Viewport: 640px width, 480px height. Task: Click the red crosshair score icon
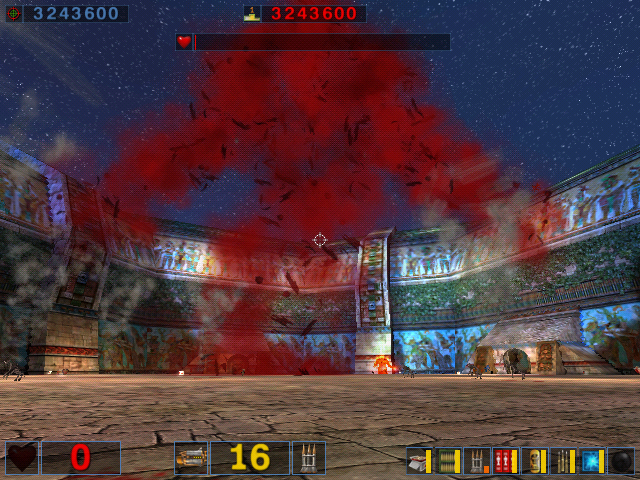pos(14,14)
